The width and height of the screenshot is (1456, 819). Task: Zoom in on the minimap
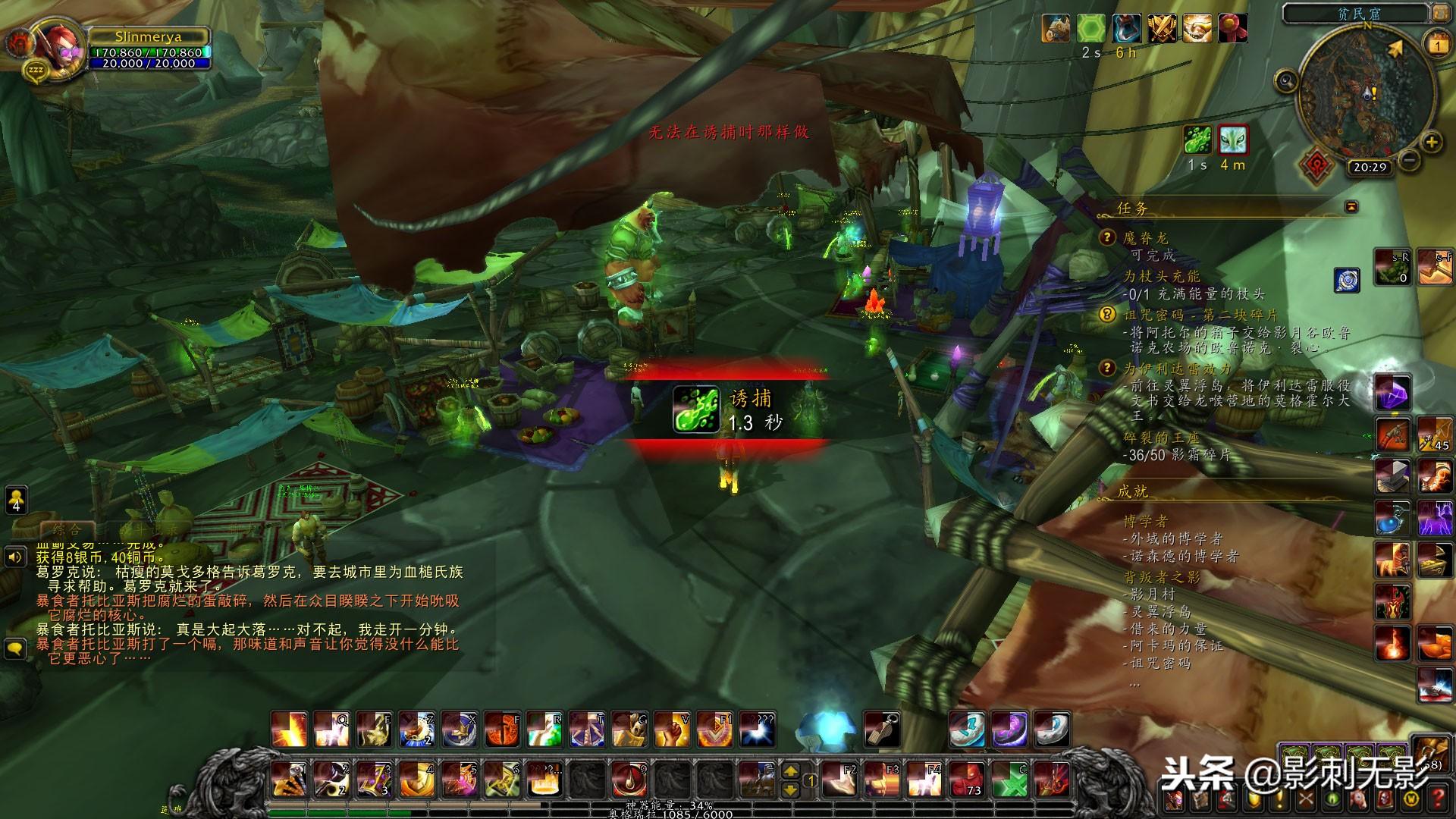(x=1431, y=142)
